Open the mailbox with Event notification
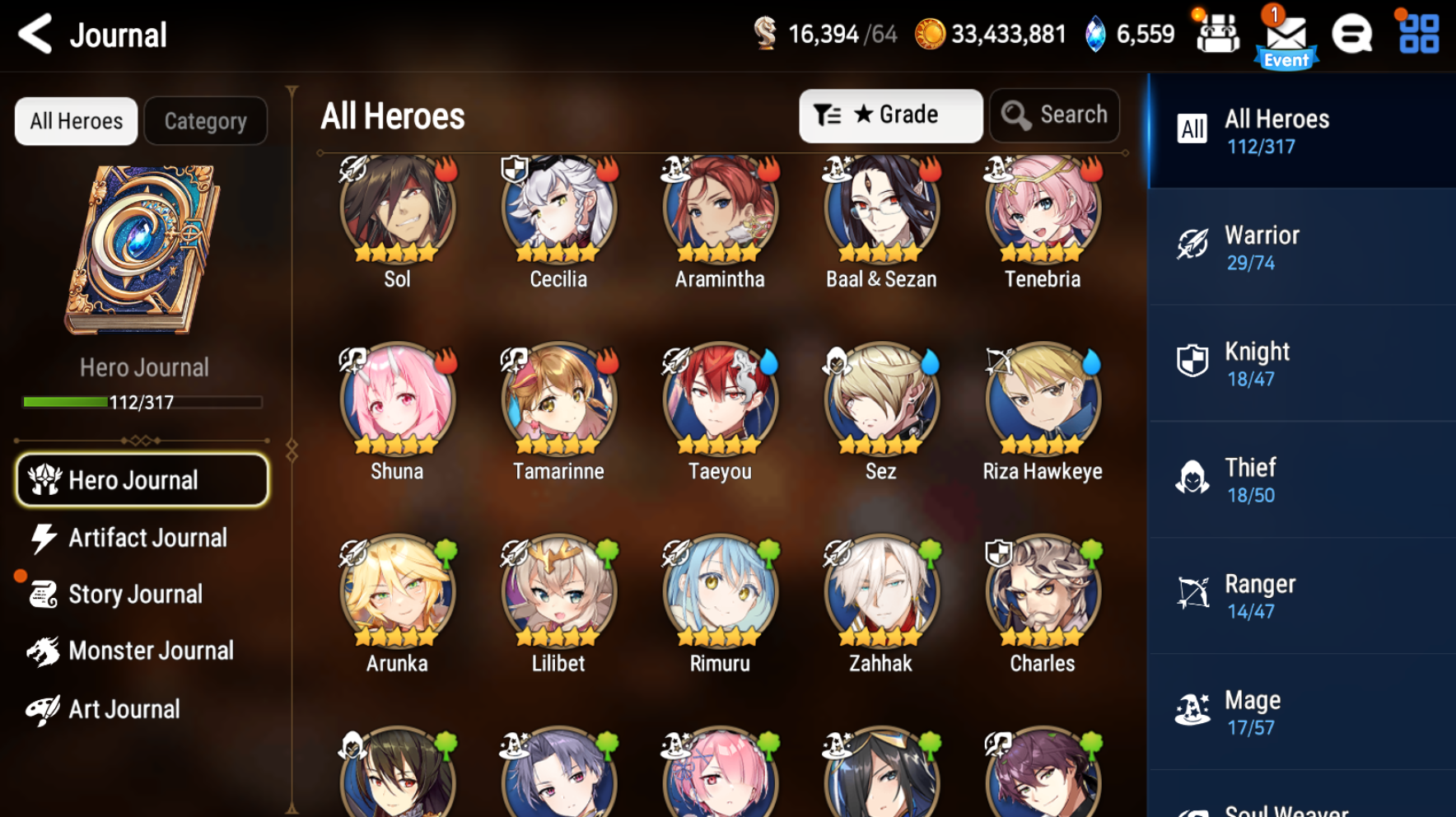 [x=1286, y=35]
